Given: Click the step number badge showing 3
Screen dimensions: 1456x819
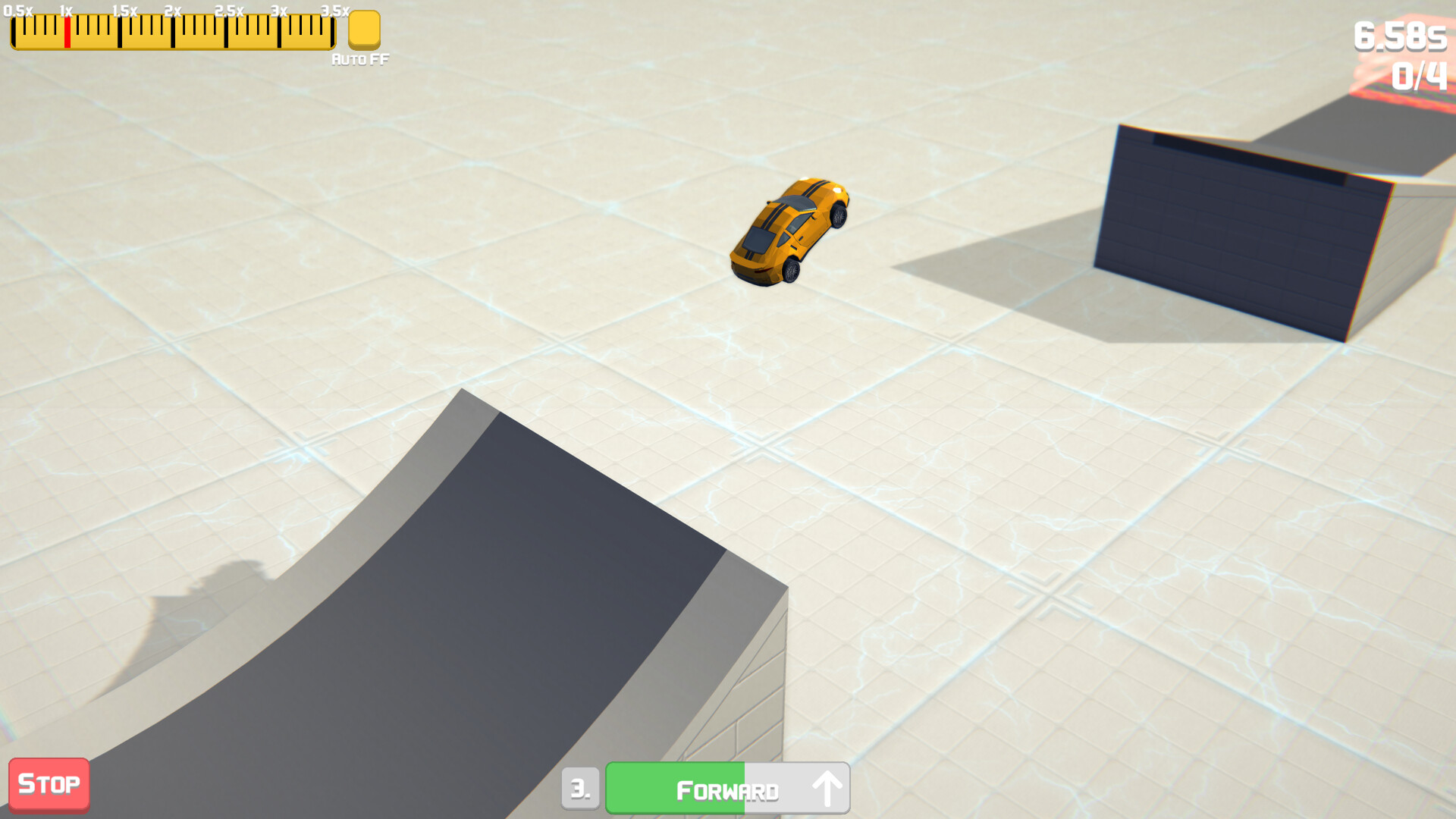Looking at the screenshot, I should (x=581, y=789).
